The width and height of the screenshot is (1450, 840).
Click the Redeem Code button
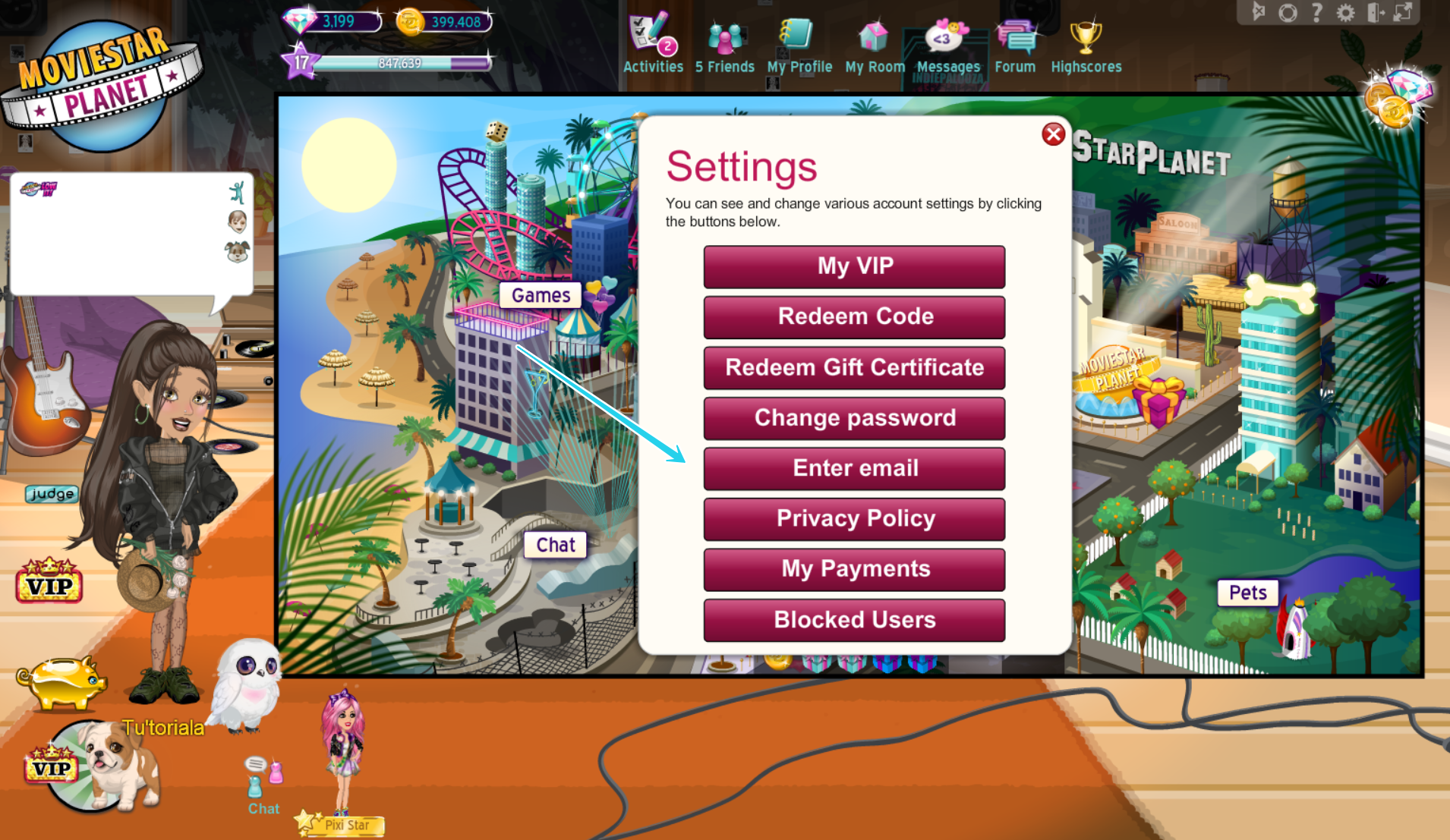coord(853,316)
